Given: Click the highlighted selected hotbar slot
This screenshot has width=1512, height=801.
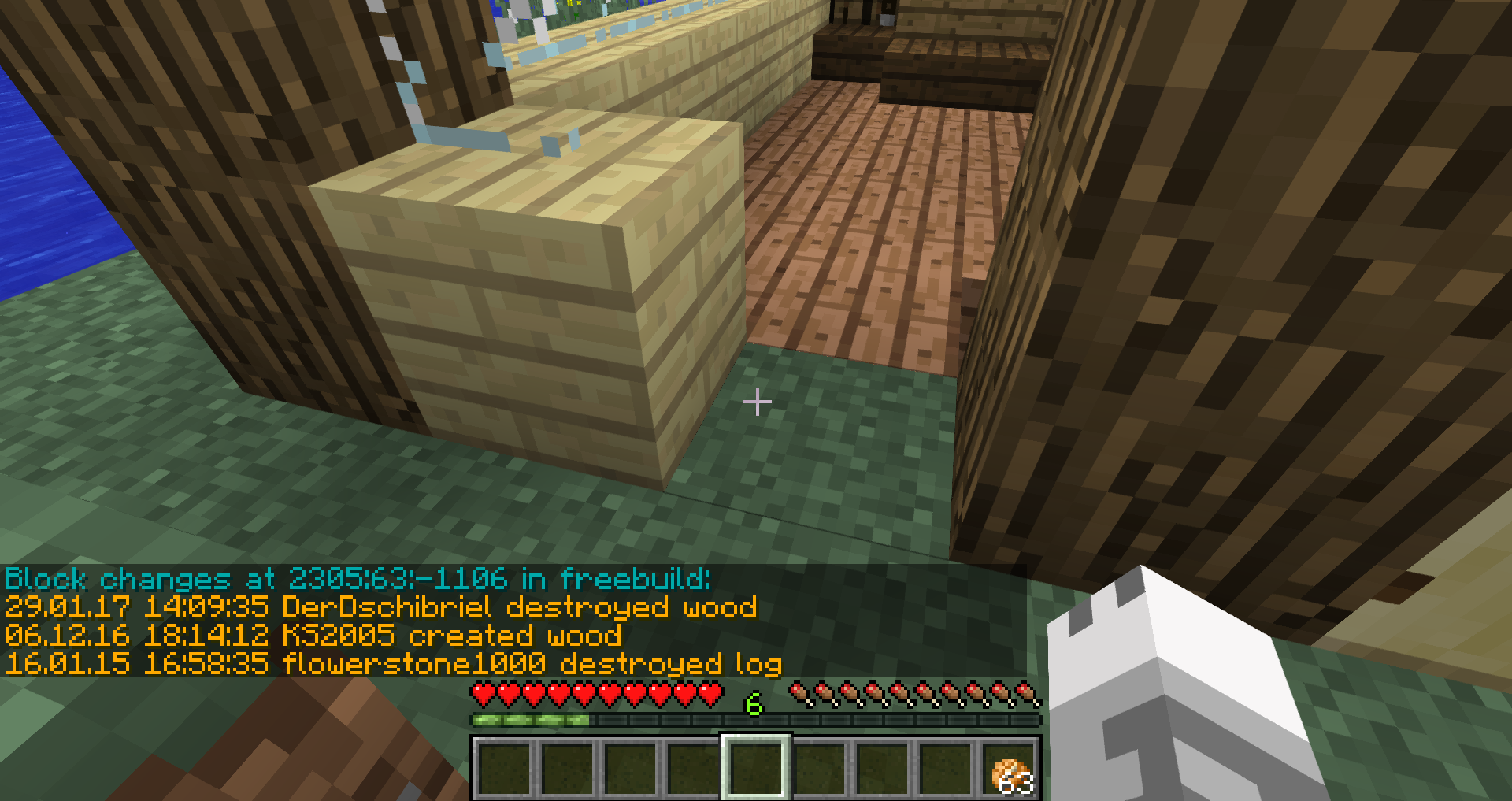Looking at the screenshot, I should (x=756, y=768).
